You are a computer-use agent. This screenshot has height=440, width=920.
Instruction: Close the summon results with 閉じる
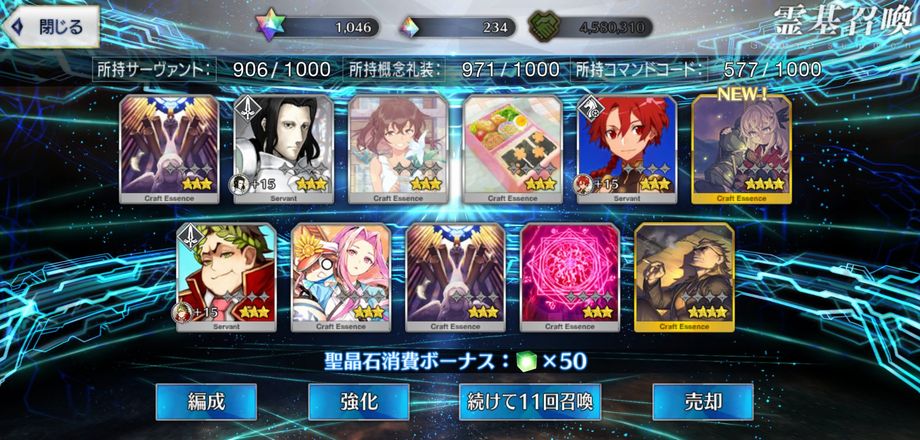(52, 27)
